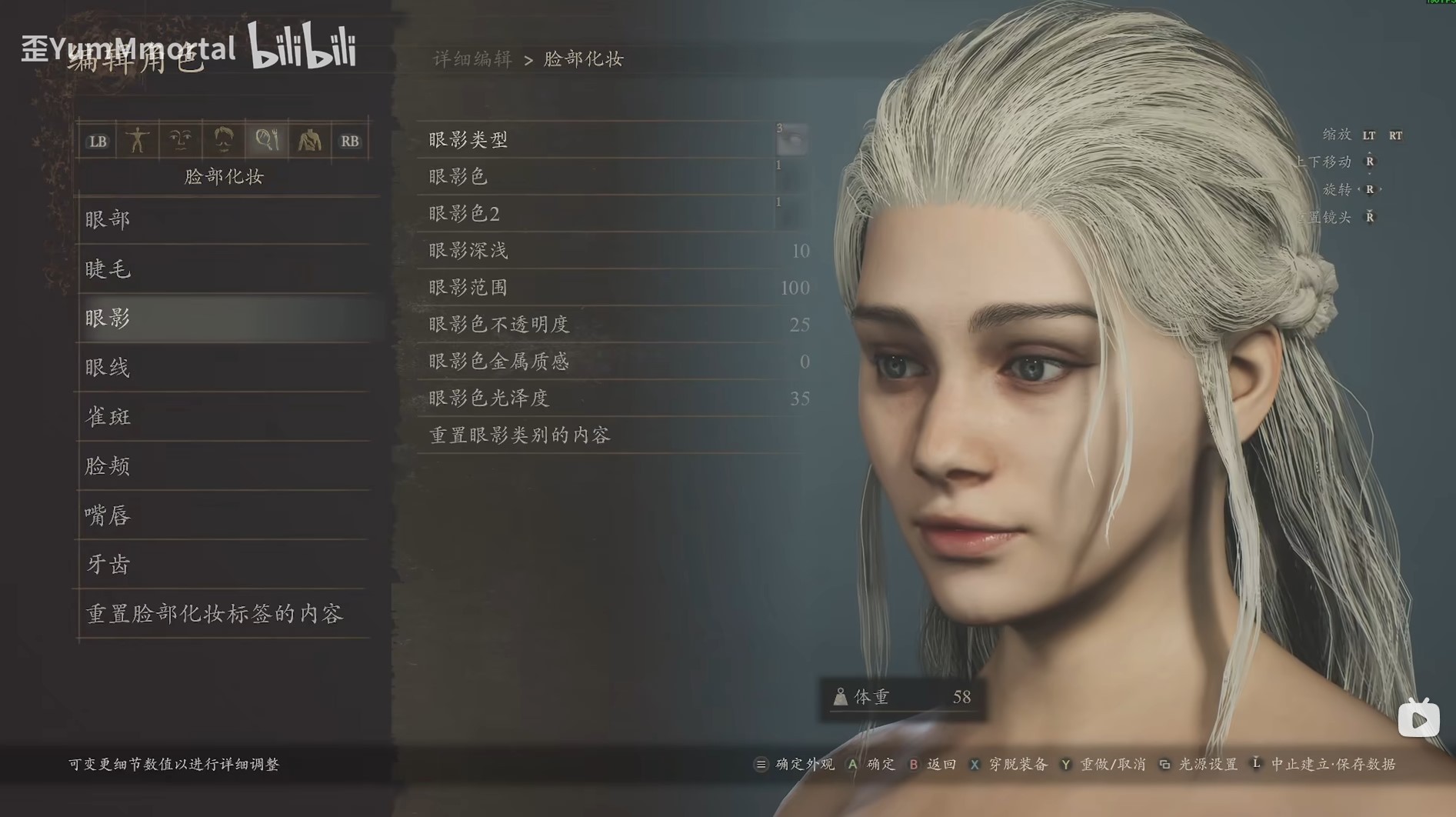Open the 眼影色2 second color selector

click(x=608, y=214)
